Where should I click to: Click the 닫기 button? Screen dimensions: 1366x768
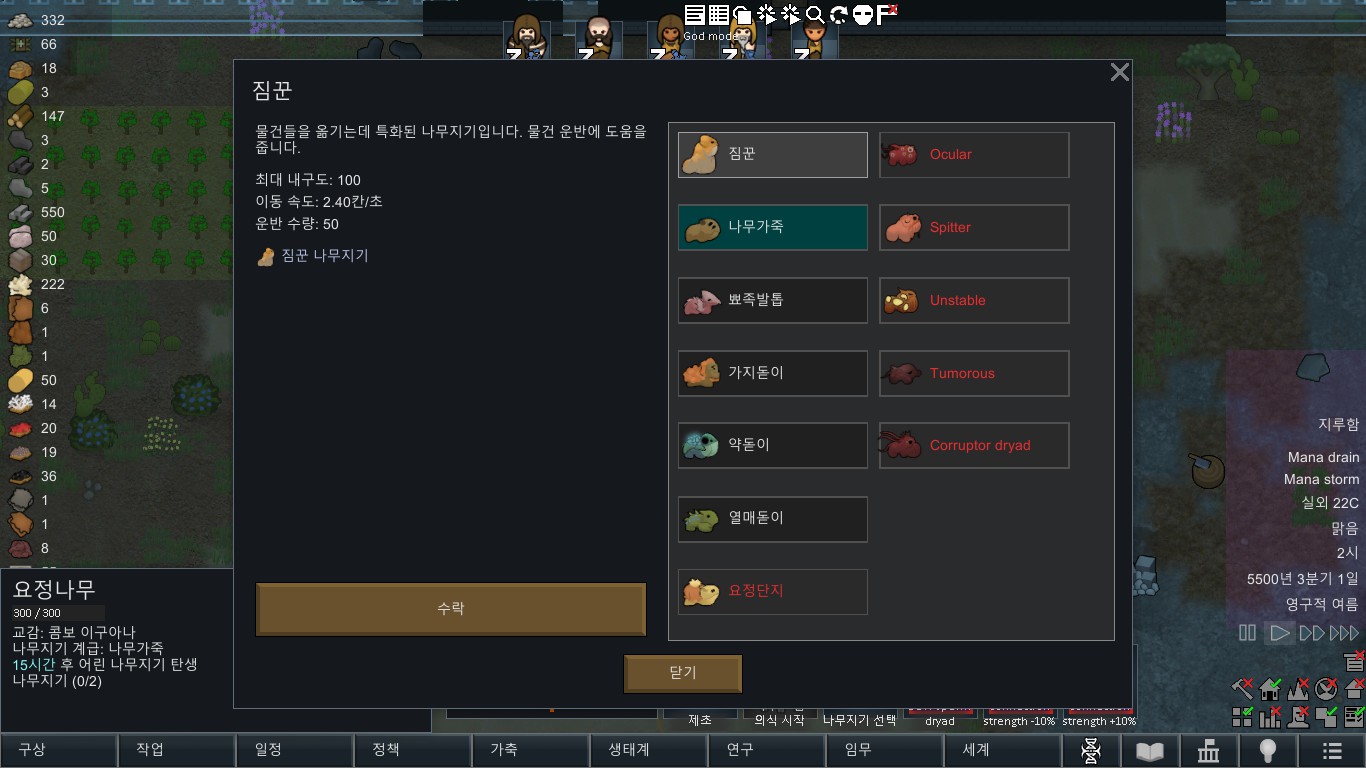pos(683,673)
